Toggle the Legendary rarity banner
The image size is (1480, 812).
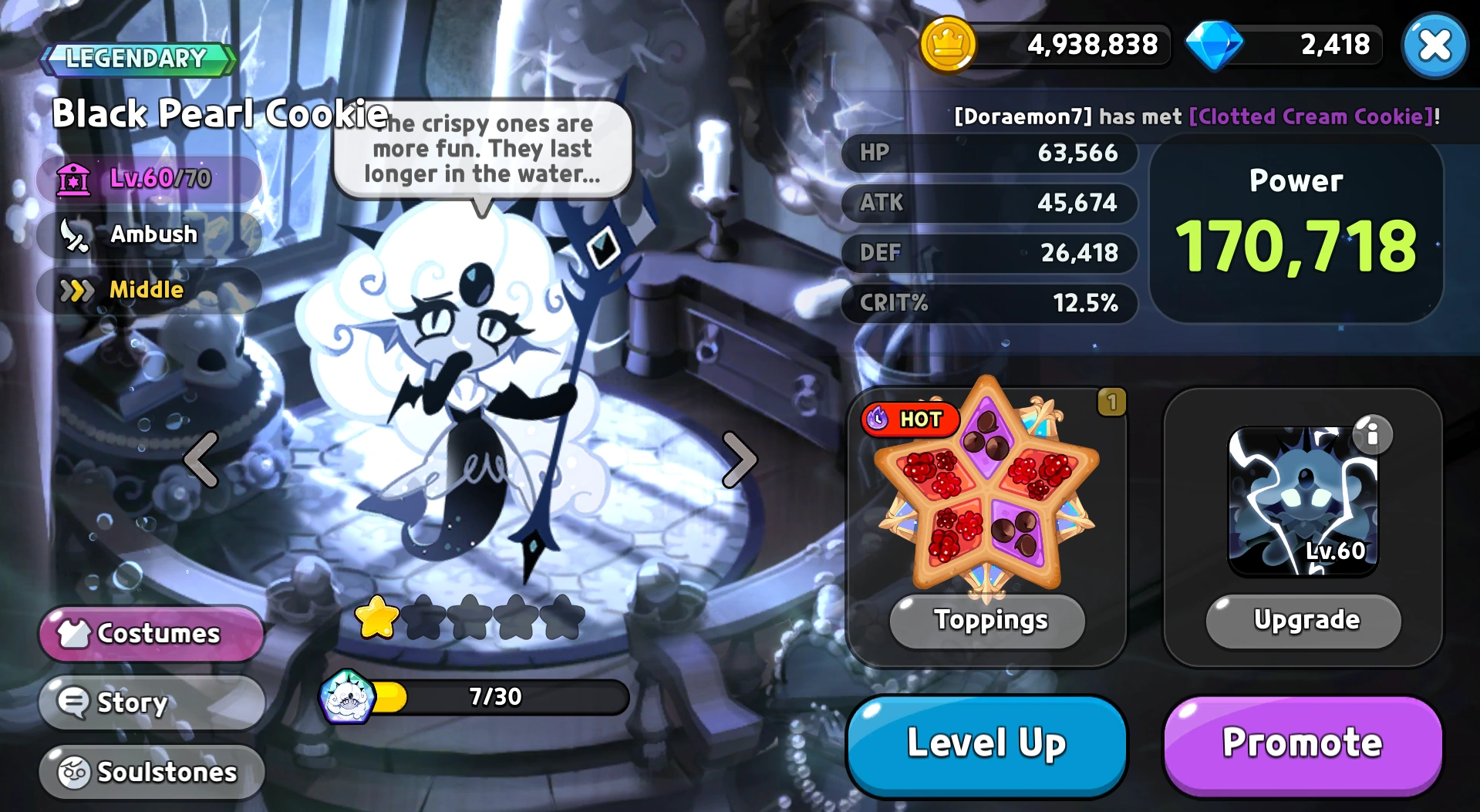(136, 58)
